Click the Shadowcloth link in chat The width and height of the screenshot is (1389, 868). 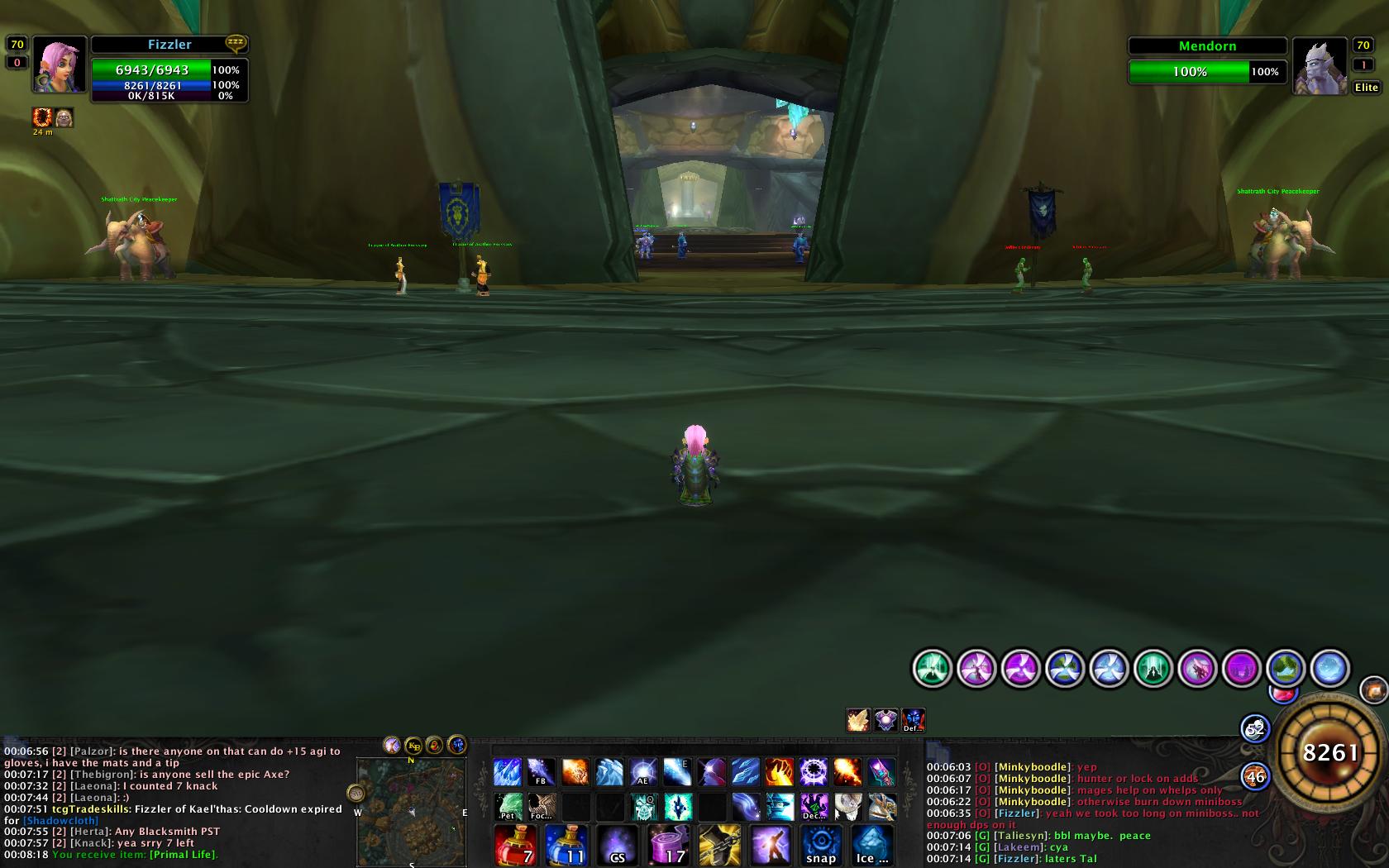pyautogui.click(x=60, y=821)
